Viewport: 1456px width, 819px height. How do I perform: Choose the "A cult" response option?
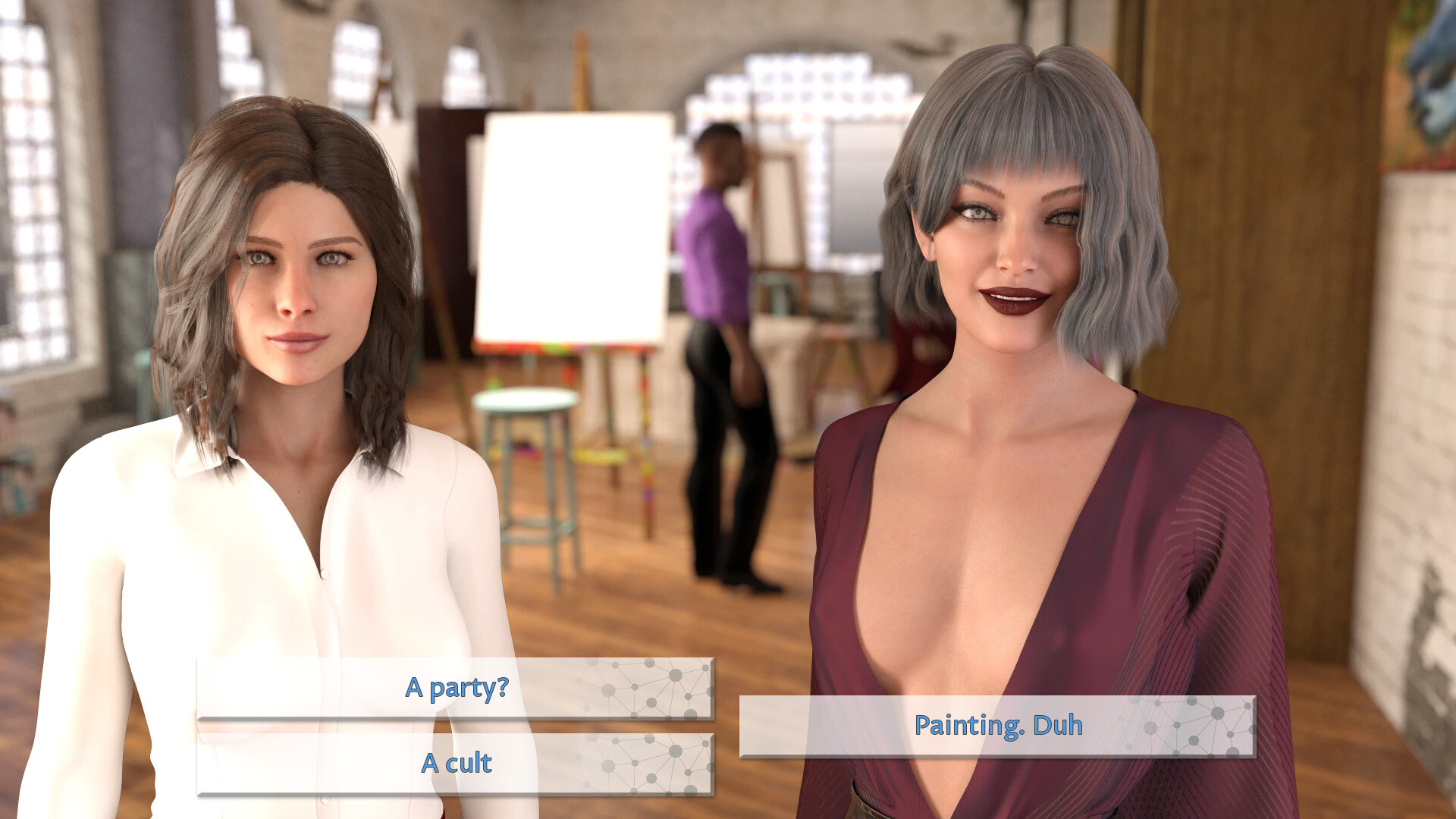pyautogui.click(x=455, y=764)
